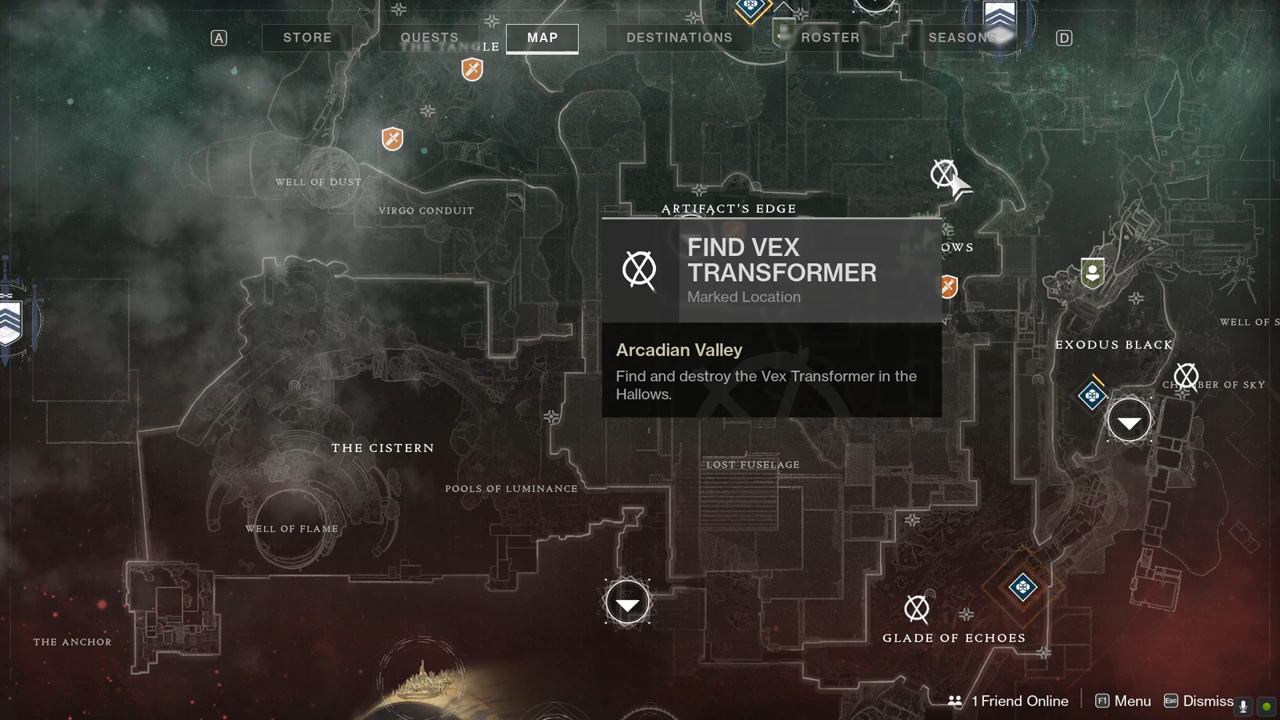Select the Find Vex Transformer marker under the cursor

943,175
